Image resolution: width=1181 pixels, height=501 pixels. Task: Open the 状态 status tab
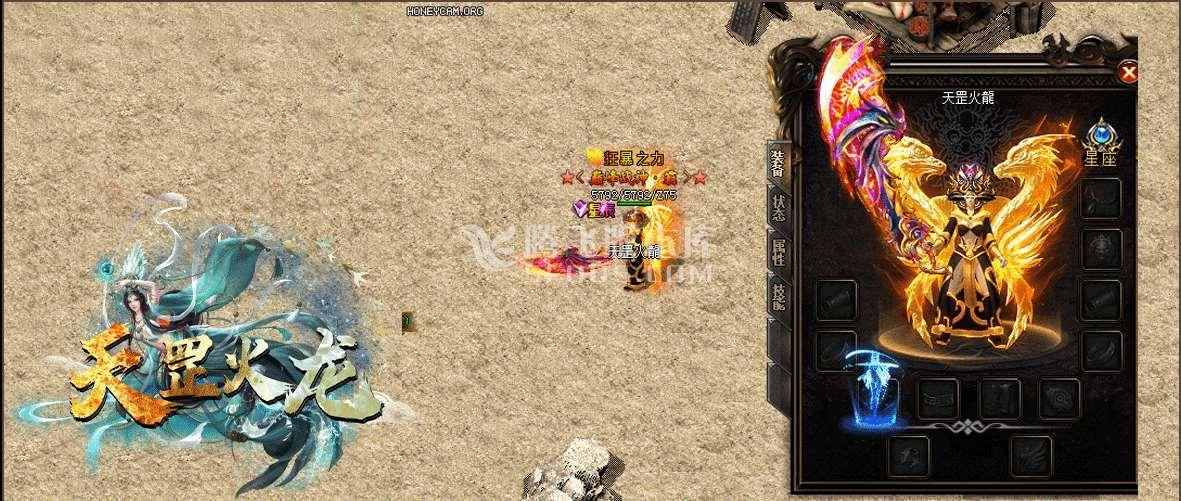(x=777, y=206)
